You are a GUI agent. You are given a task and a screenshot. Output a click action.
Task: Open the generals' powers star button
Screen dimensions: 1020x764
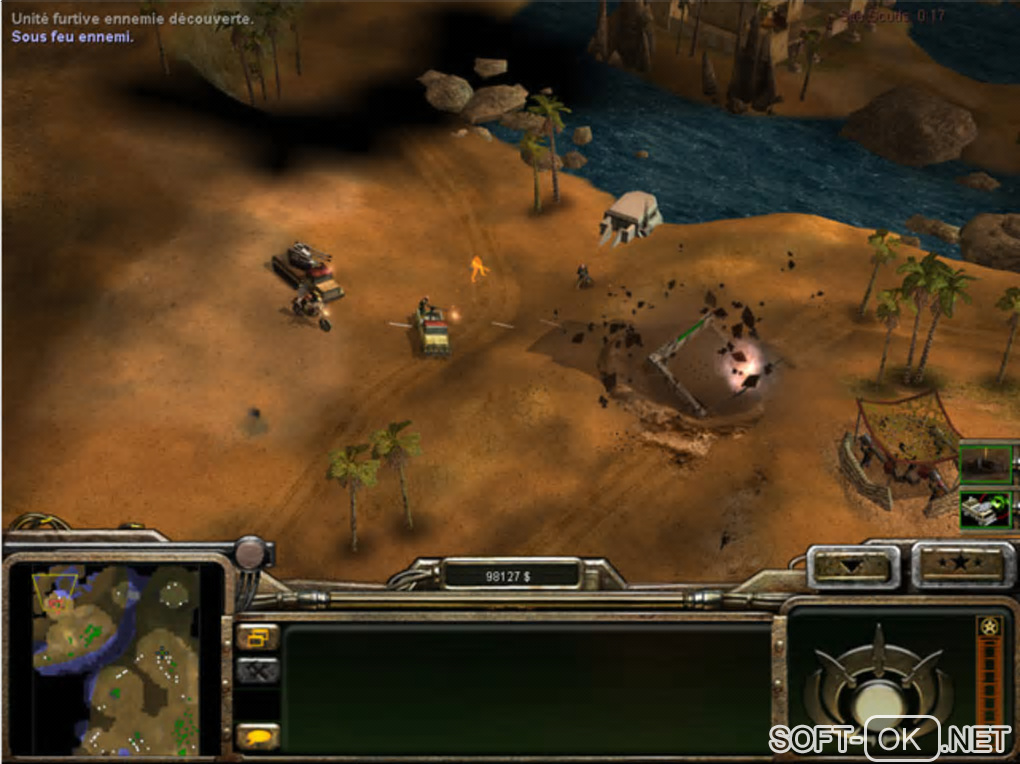[x=959, y=565]
